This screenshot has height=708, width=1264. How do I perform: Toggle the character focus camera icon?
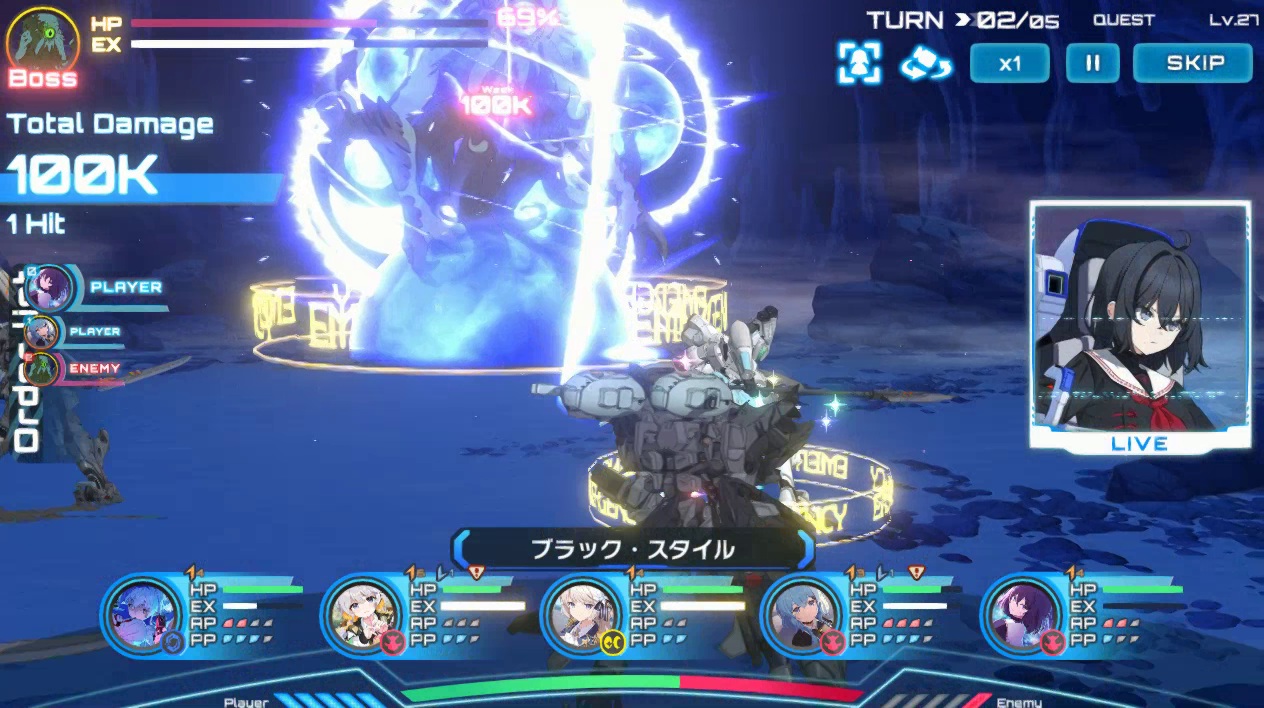(859, 63)
